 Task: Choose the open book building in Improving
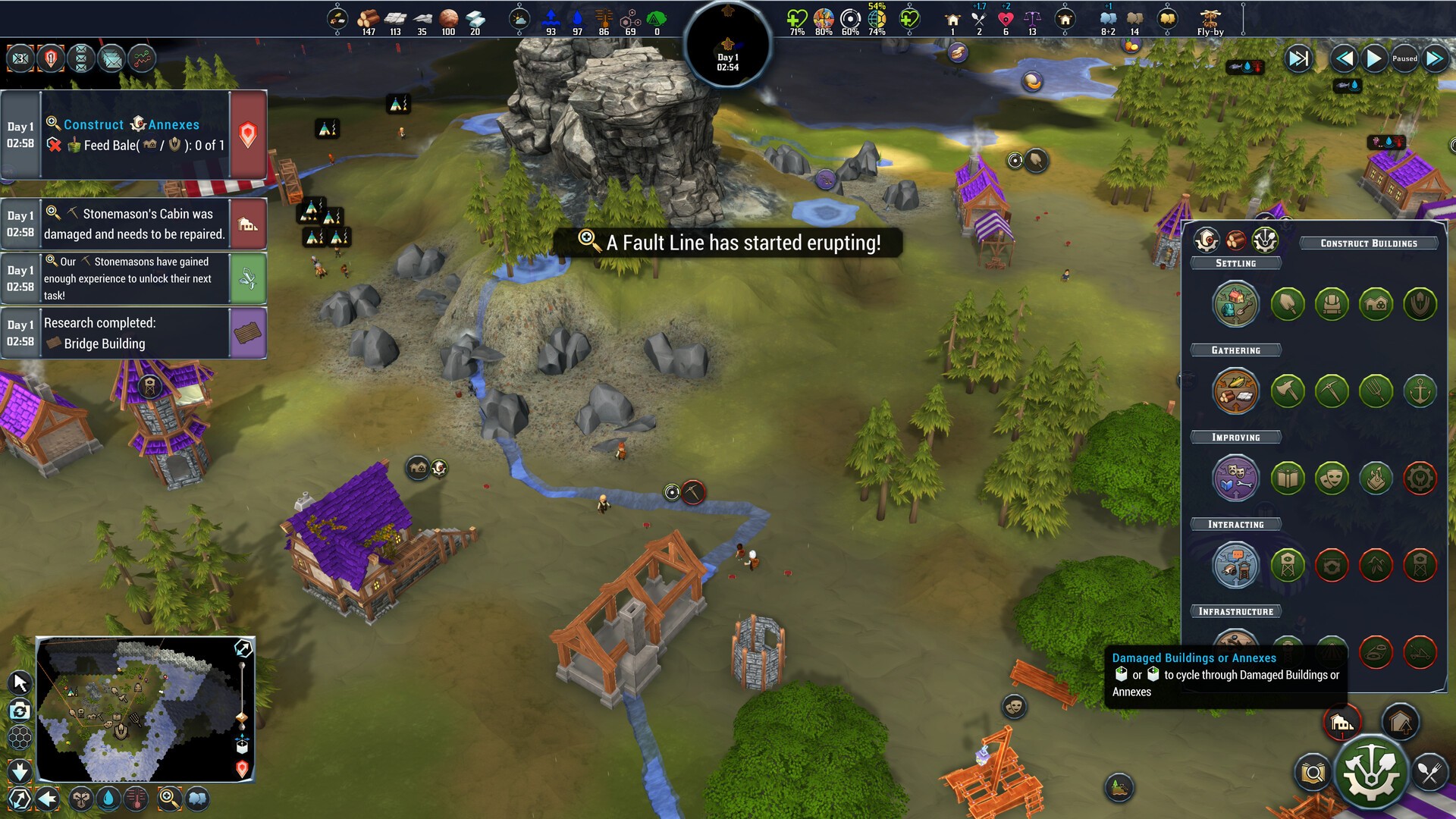(x=1288, y=479)
